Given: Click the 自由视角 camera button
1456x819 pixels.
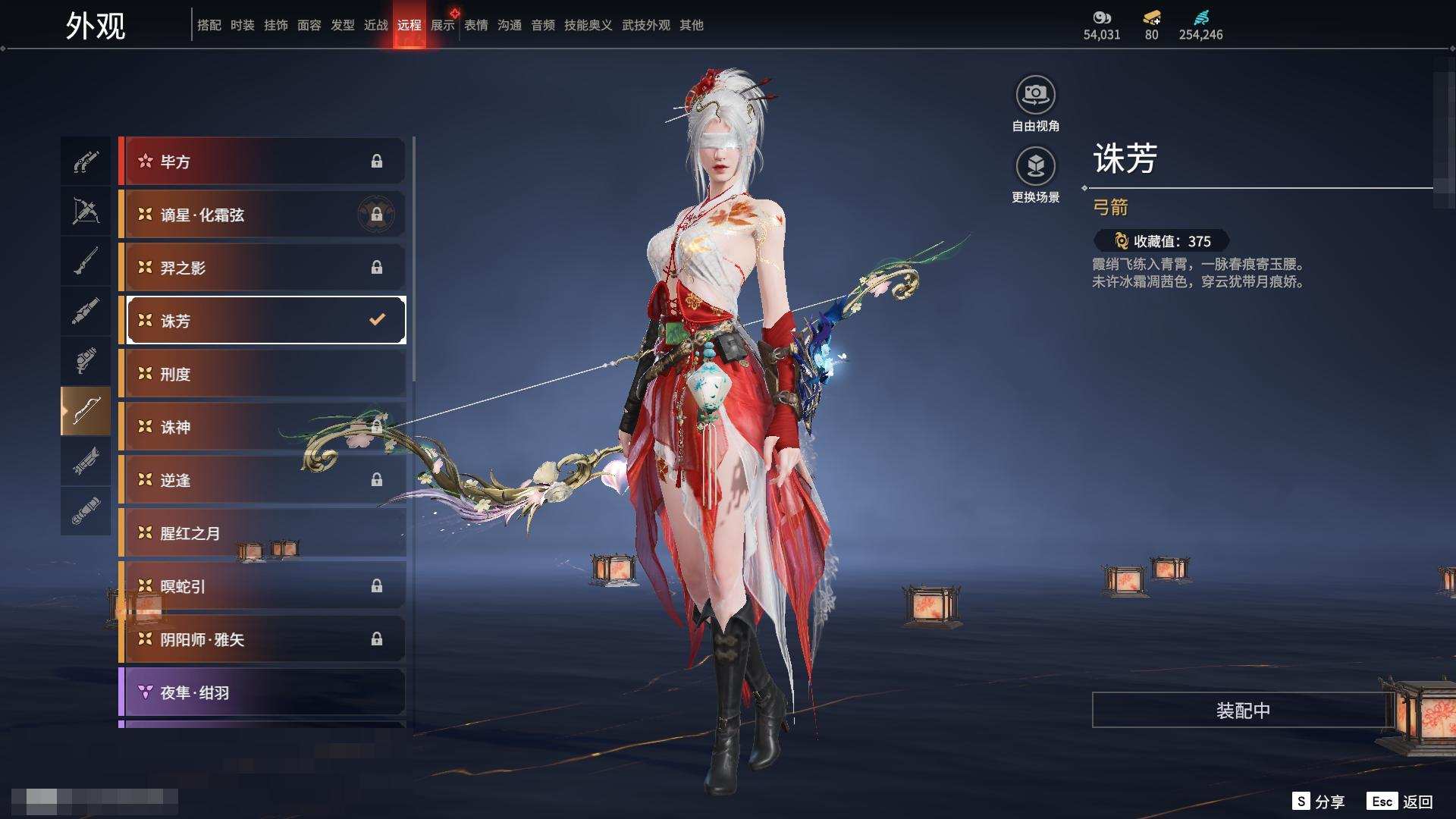Looking at the screenshot, I should [x=1035, y=96].
